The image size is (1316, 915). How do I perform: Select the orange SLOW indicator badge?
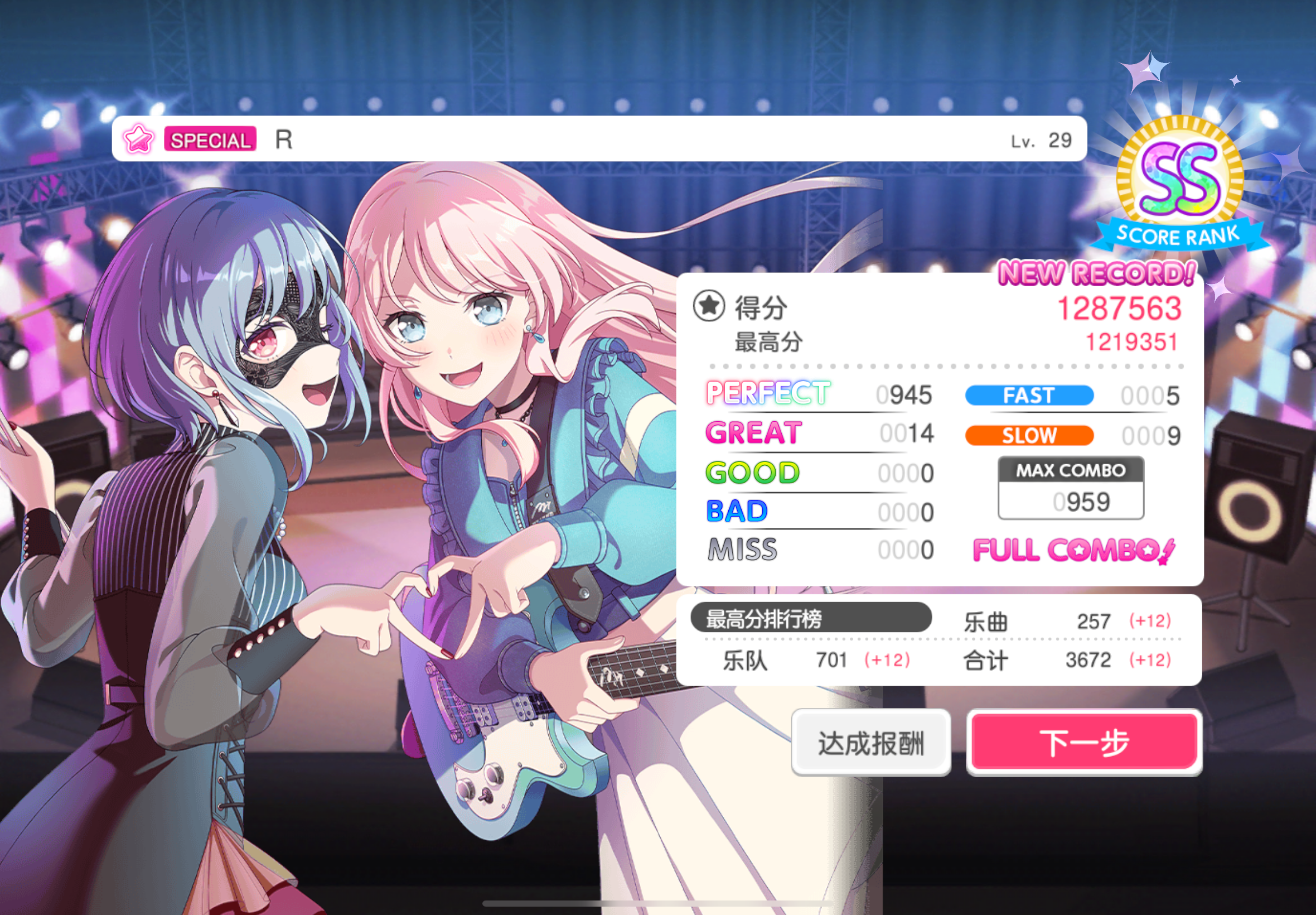(x=1028, y=435)
